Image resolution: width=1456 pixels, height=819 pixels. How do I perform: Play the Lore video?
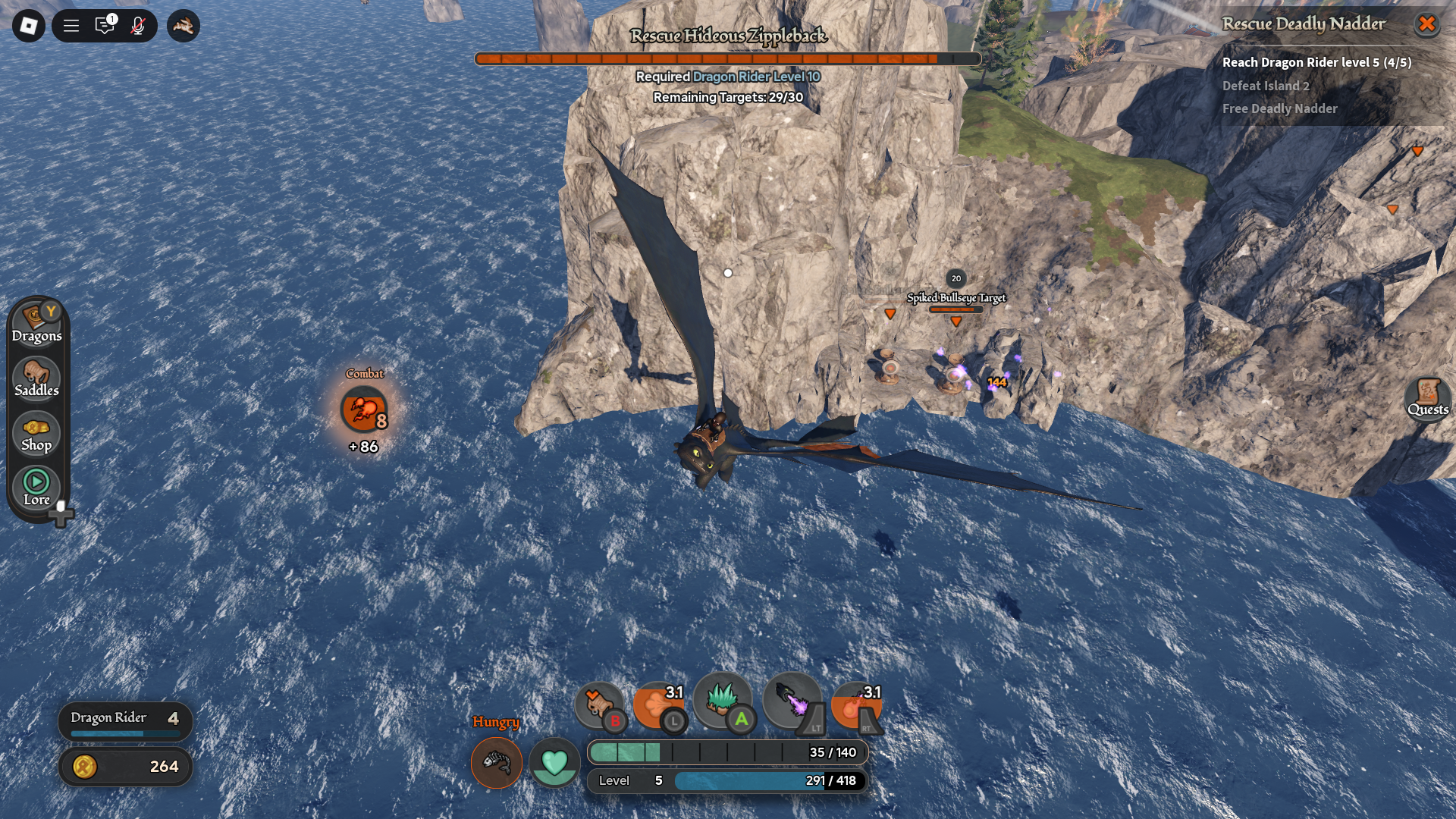[36, 487]
